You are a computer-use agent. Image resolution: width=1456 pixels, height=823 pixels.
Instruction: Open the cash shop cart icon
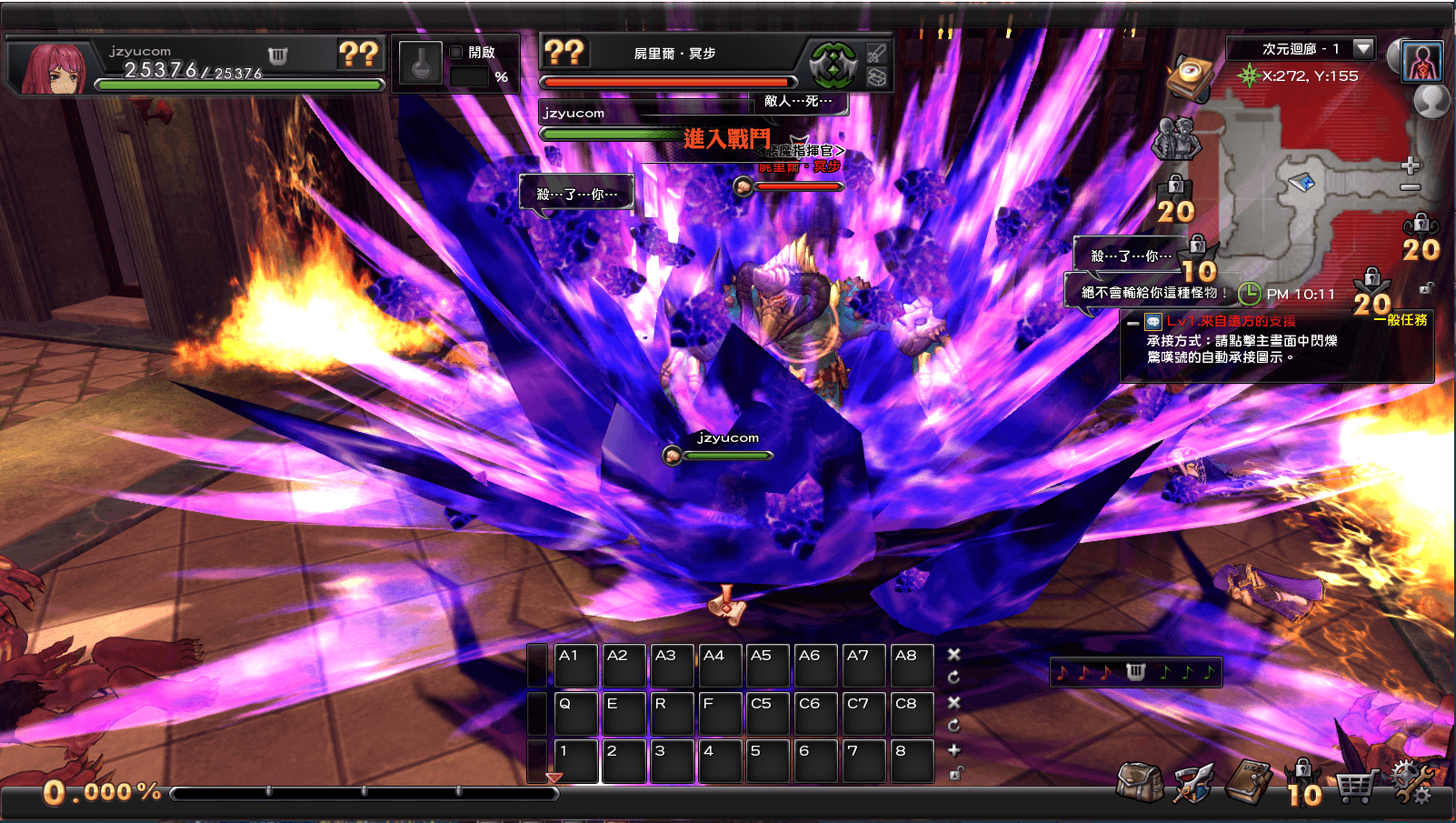[x=1358, y=786]
